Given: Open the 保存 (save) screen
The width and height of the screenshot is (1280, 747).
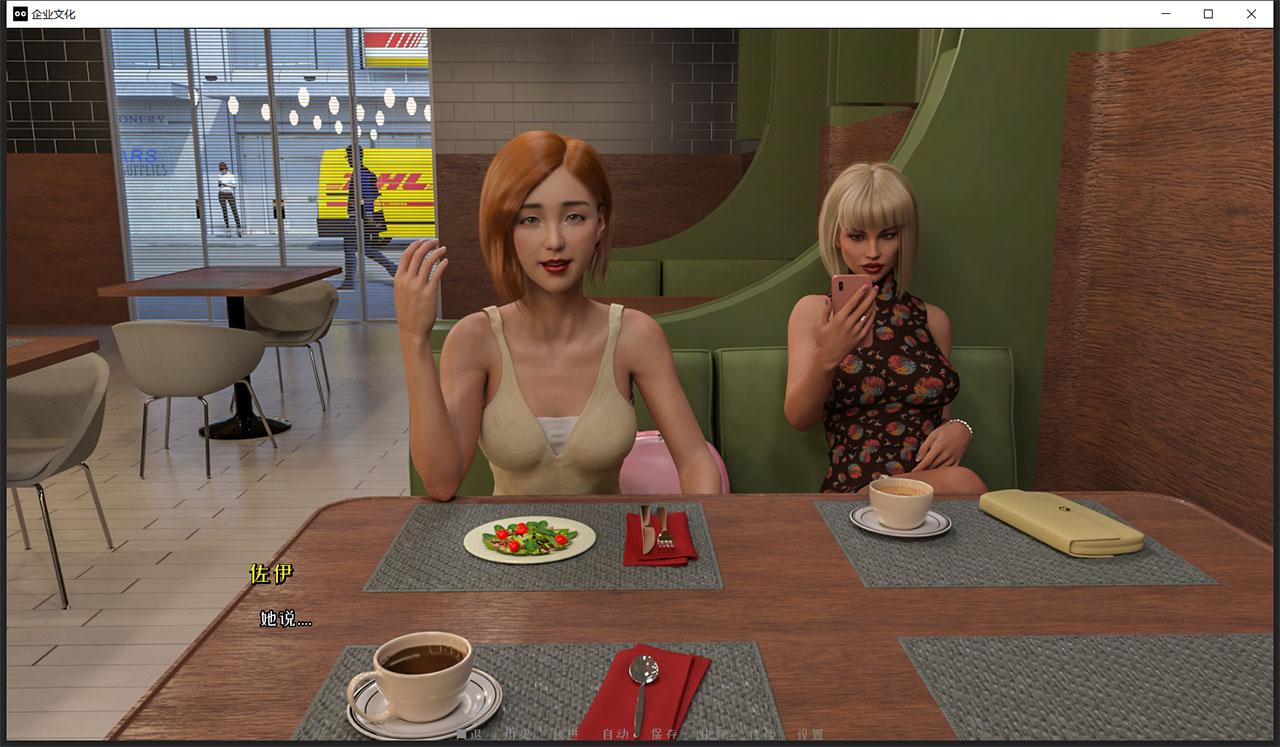Looking at the screenshot, I should (x=664, y=734).
